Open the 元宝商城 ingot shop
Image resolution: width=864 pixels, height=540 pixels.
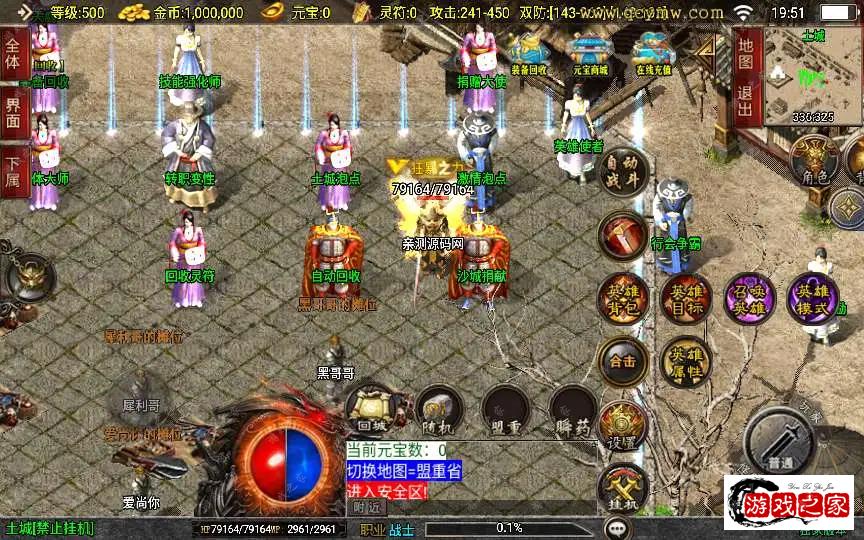[x=591, y=54]
